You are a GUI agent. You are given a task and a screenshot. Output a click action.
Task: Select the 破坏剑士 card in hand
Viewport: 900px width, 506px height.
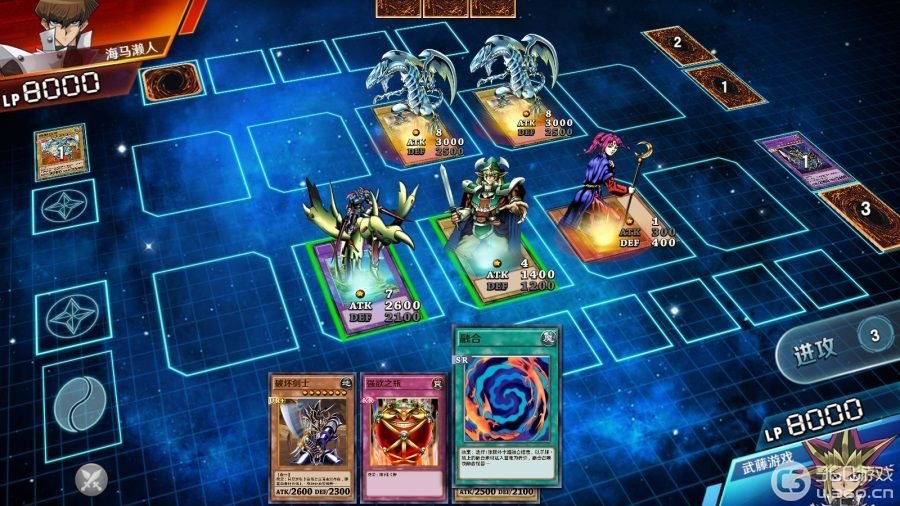pyautogui.click(x=310, y=438)
